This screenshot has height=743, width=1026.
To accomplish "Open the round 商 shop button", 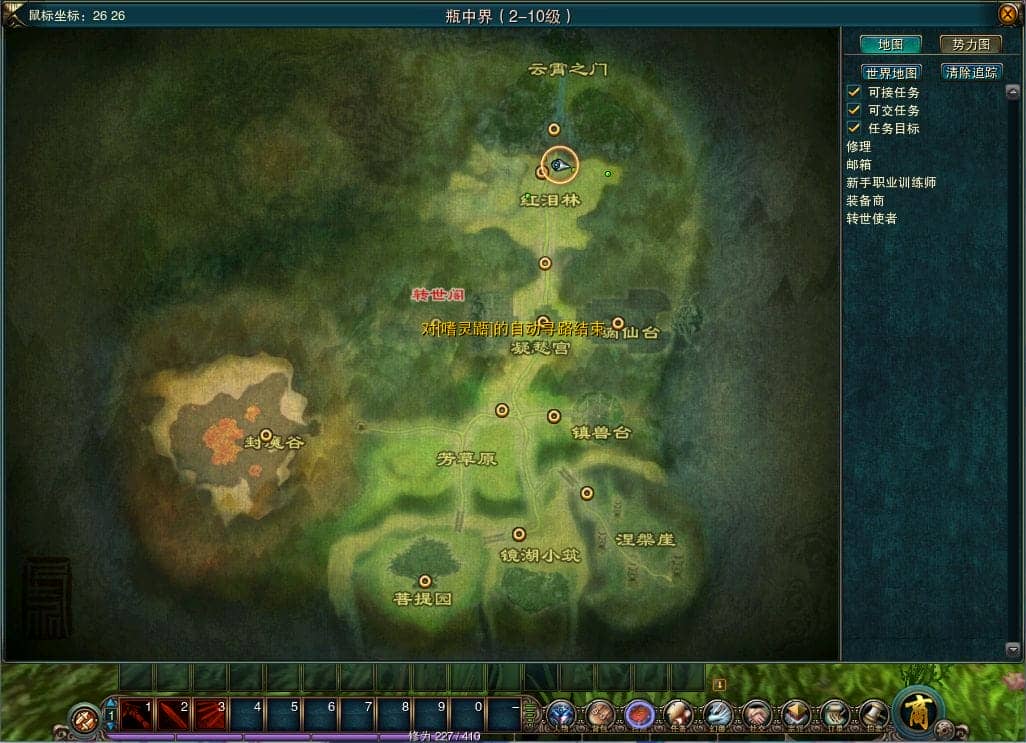I will 917,711.
